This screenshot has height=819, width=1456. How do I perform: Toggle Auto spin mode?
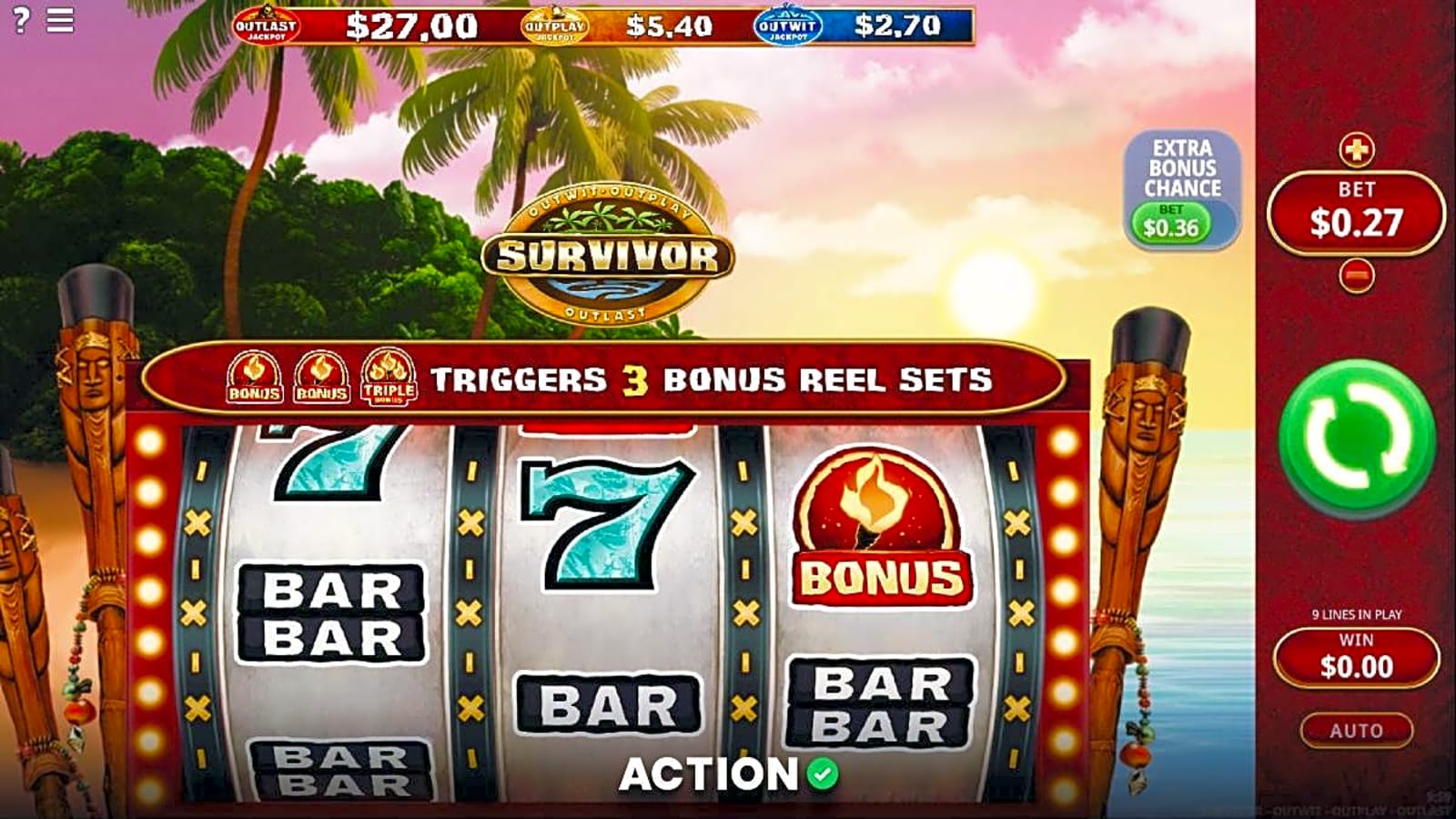[x=1358, y=729]
